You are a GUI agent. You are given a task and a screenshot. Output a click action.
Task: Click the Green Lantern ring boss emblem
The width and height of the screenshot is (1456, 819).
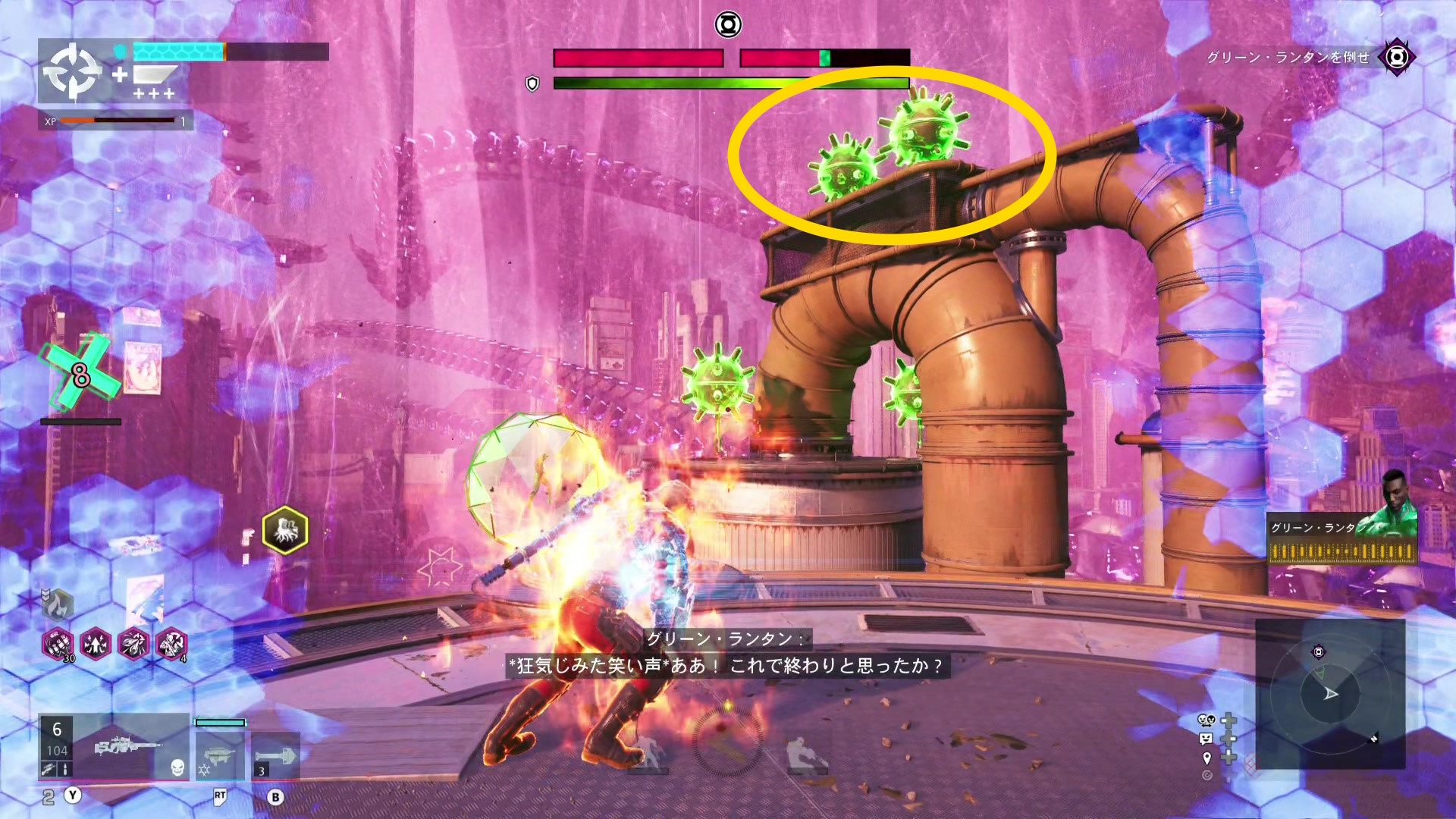pyautogui.click(x=728, y=25)
